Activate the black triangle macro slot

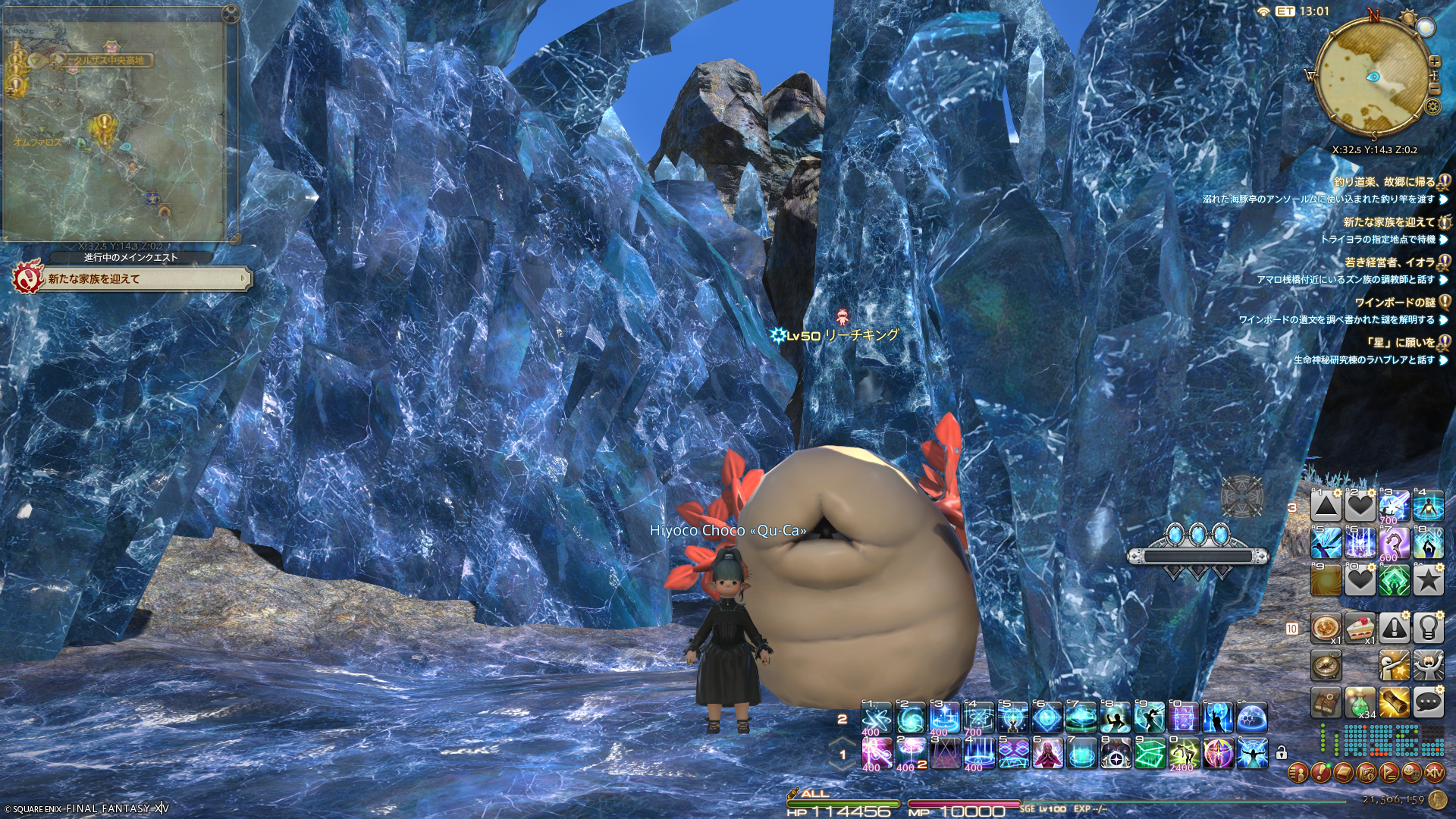coord(1326,507)
